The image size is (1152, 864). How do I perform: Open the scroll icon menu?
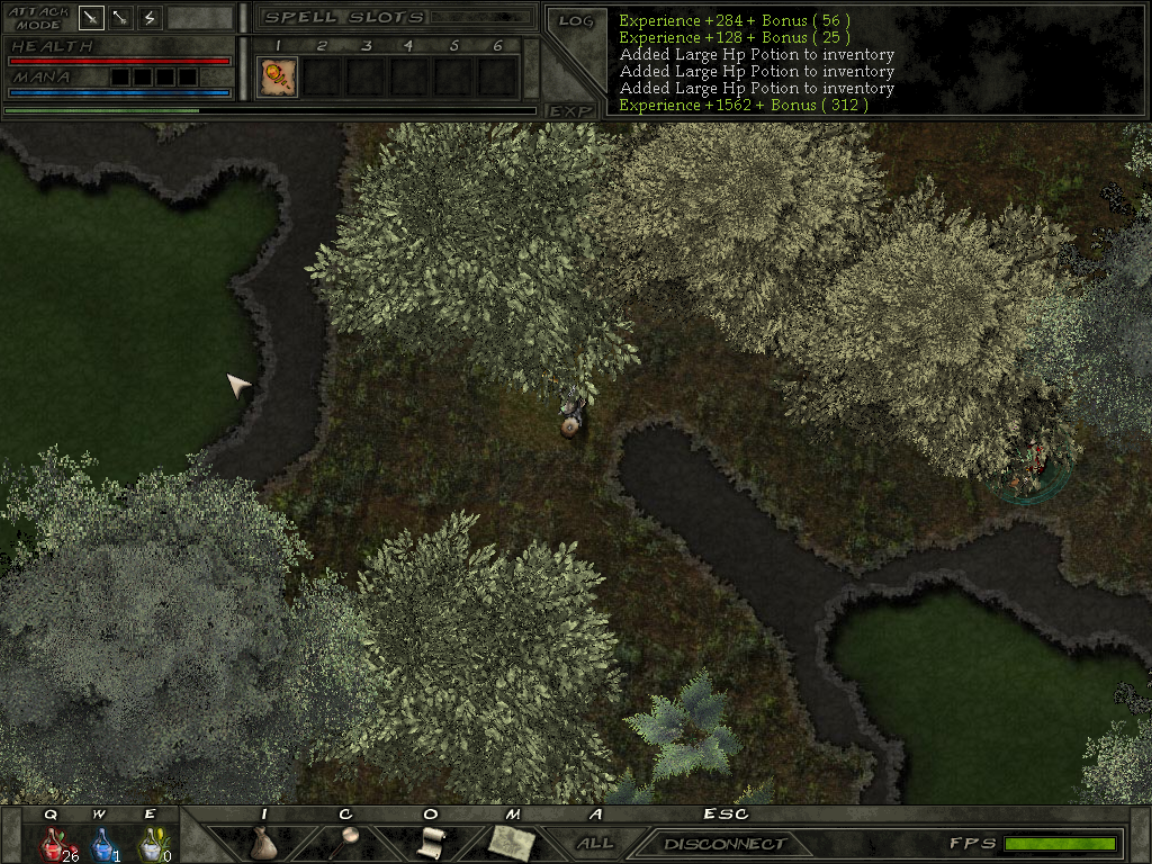point(430,842)
